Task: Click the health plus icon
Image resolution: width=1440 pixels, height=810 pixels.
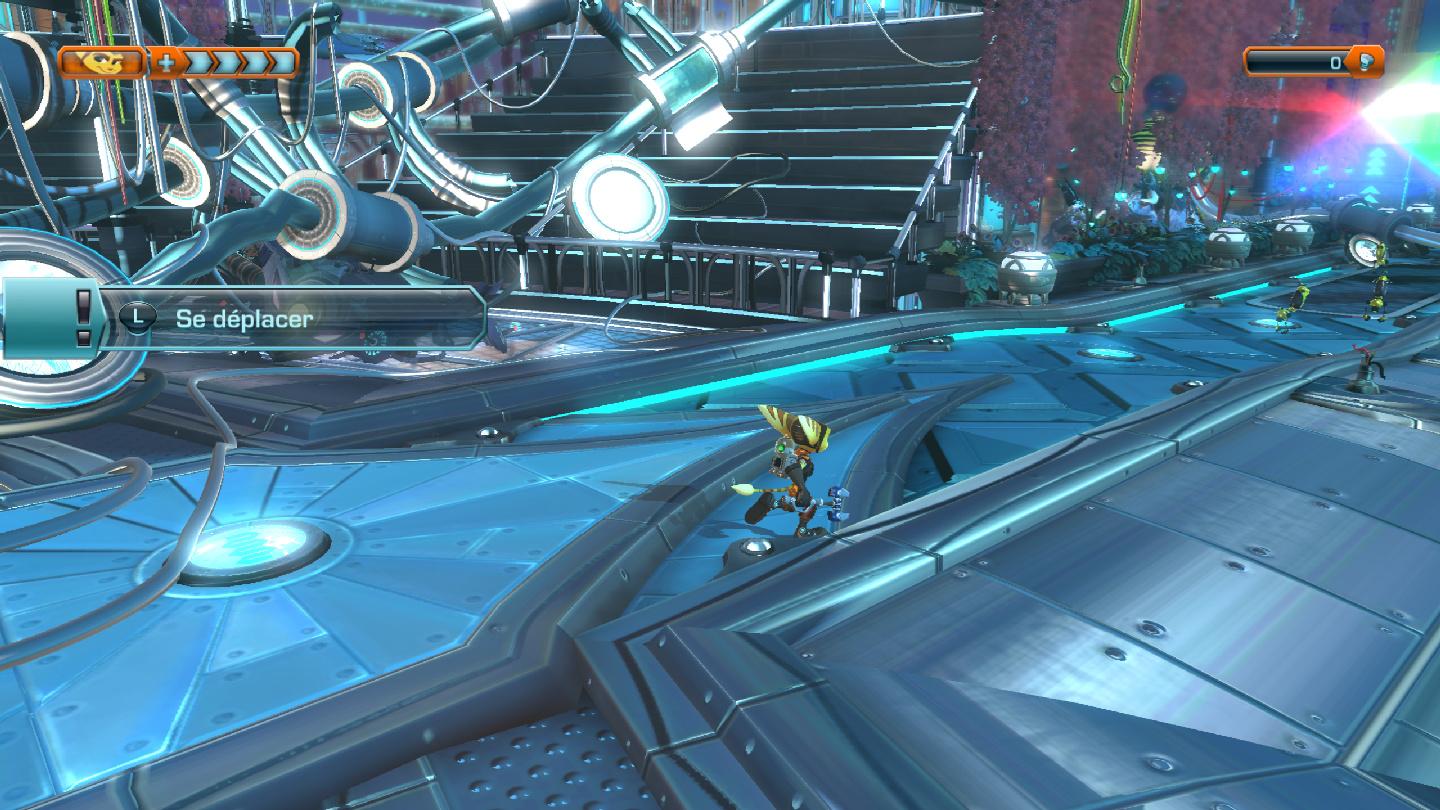Action: 165,62
